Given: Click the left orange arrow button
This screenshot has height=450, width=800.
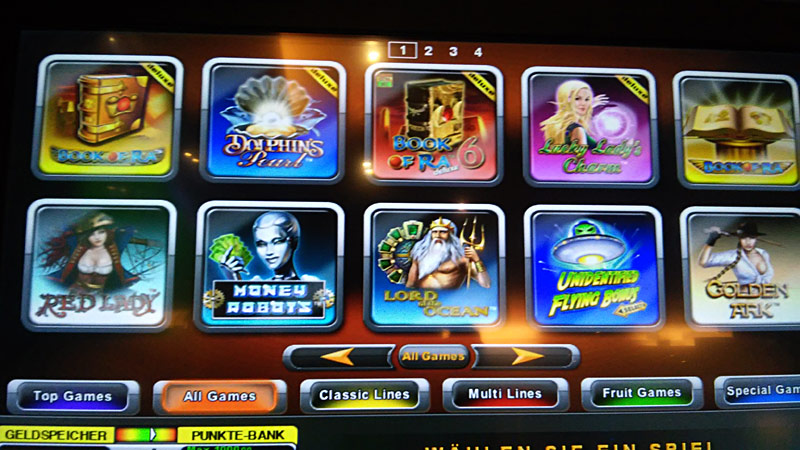Looking at the screenshot, I should tap(338, 356).
